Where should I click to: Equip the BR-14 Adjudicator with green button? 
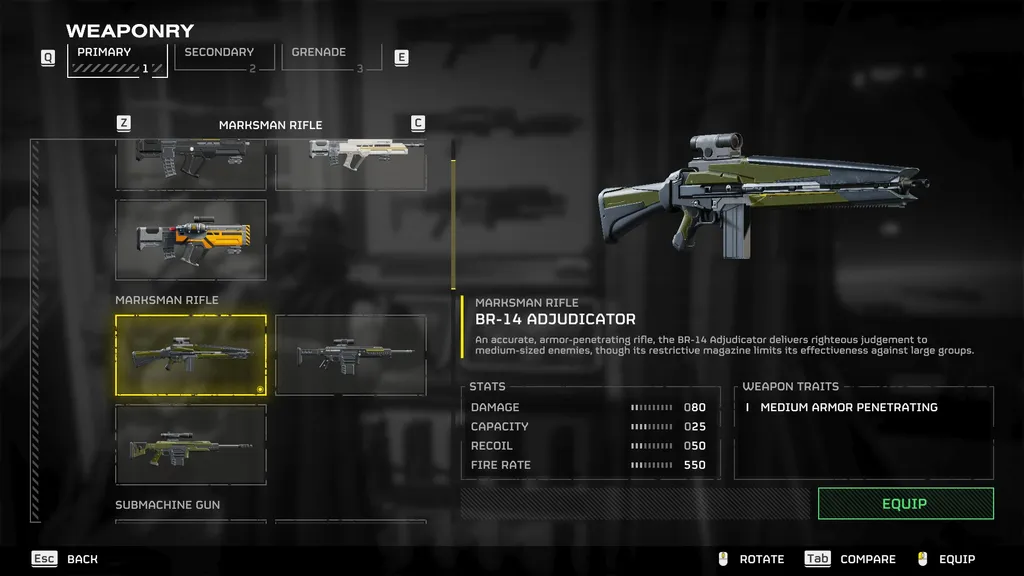pyautogui.click(x=905, y=504)
